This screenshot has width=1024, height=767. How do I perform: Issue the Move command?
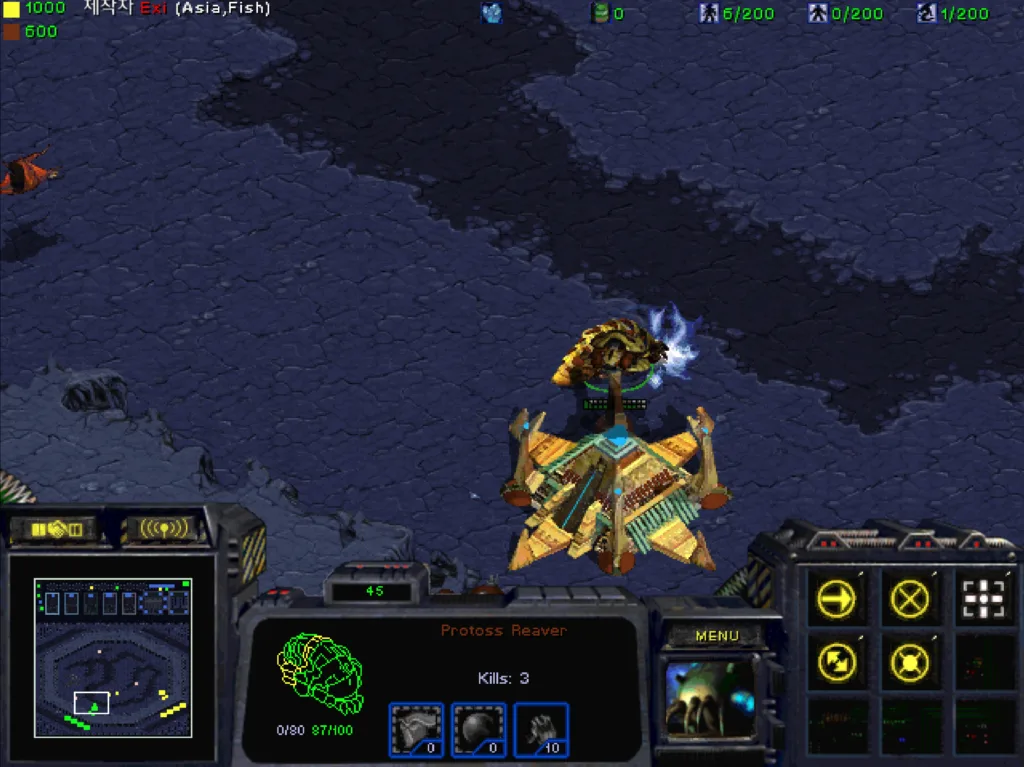pos(835,599)
